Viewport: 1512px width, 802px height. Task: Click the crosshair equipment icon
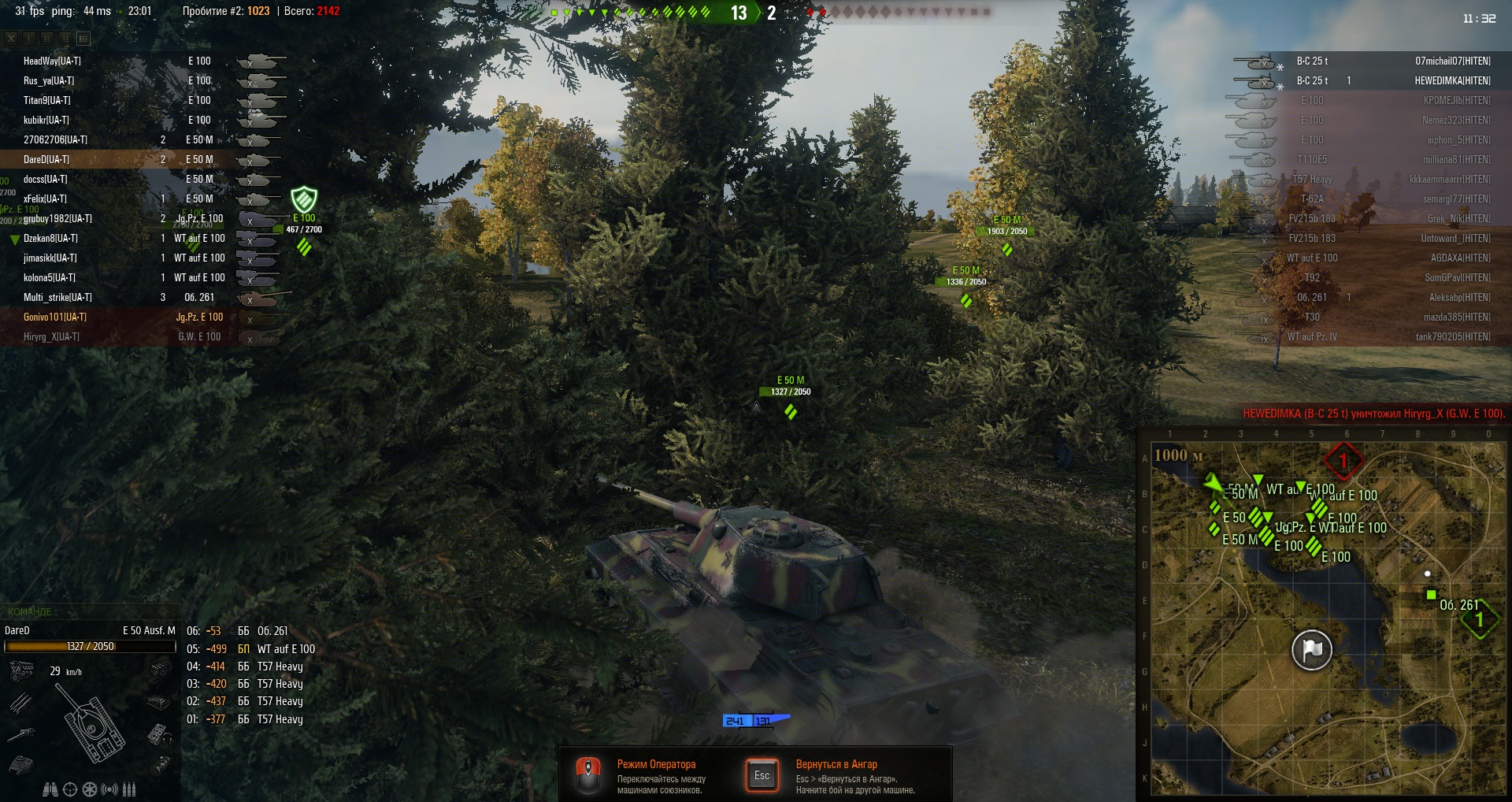coord(70,789)
